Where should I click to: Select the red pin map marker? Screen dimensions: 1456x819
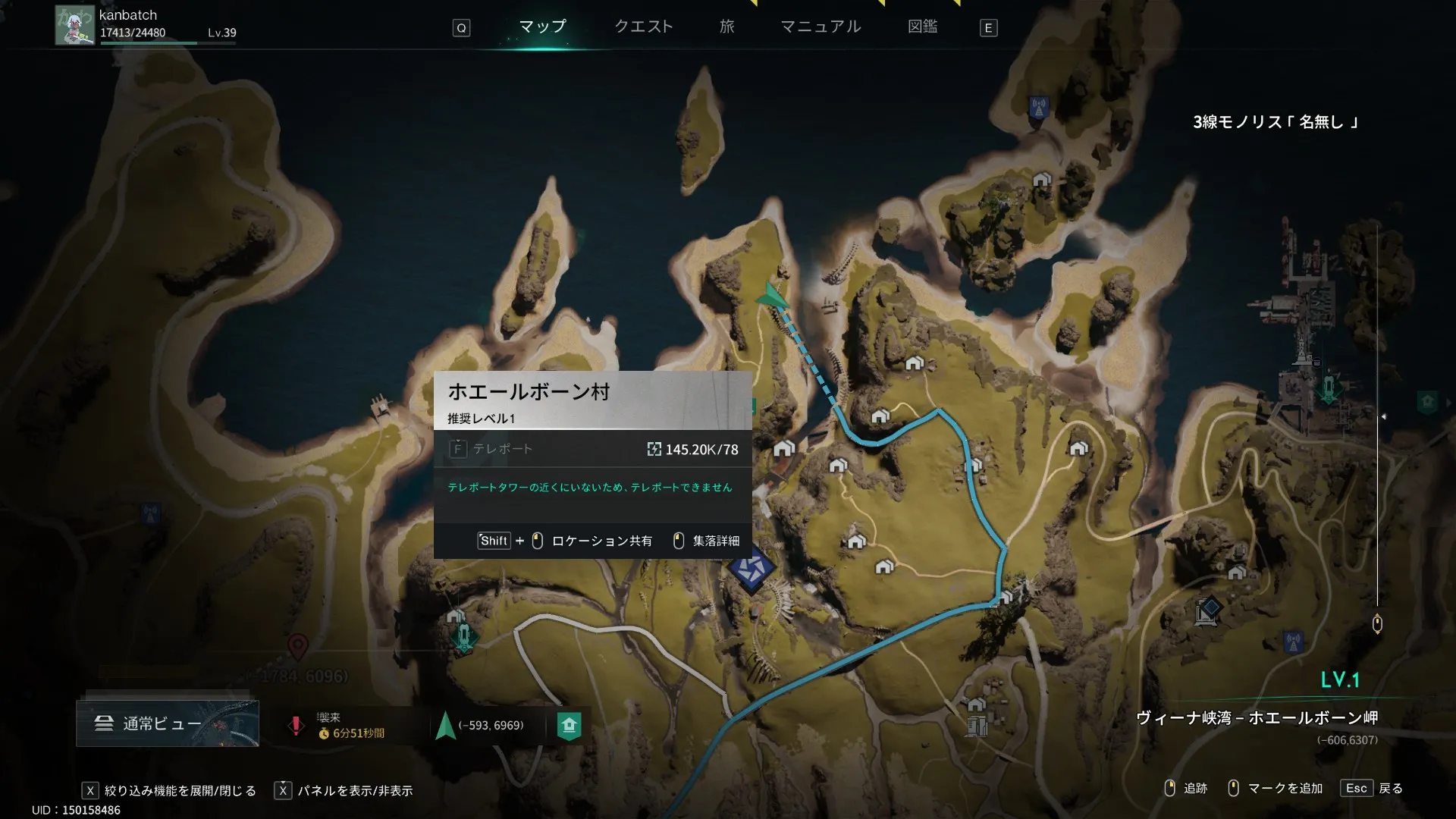298,647
